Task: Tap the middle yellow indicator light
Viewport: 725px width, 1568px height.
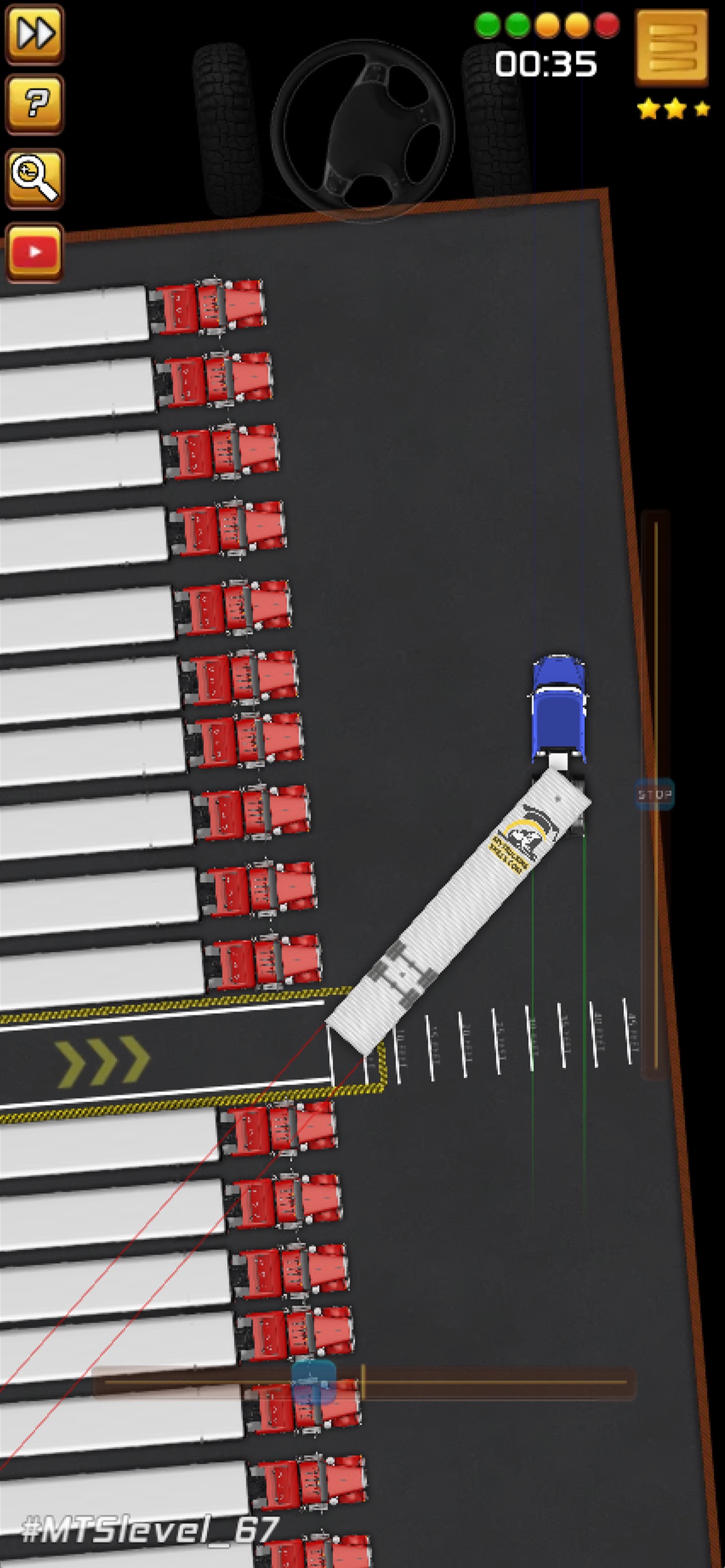Action: (x=547, y=24)
